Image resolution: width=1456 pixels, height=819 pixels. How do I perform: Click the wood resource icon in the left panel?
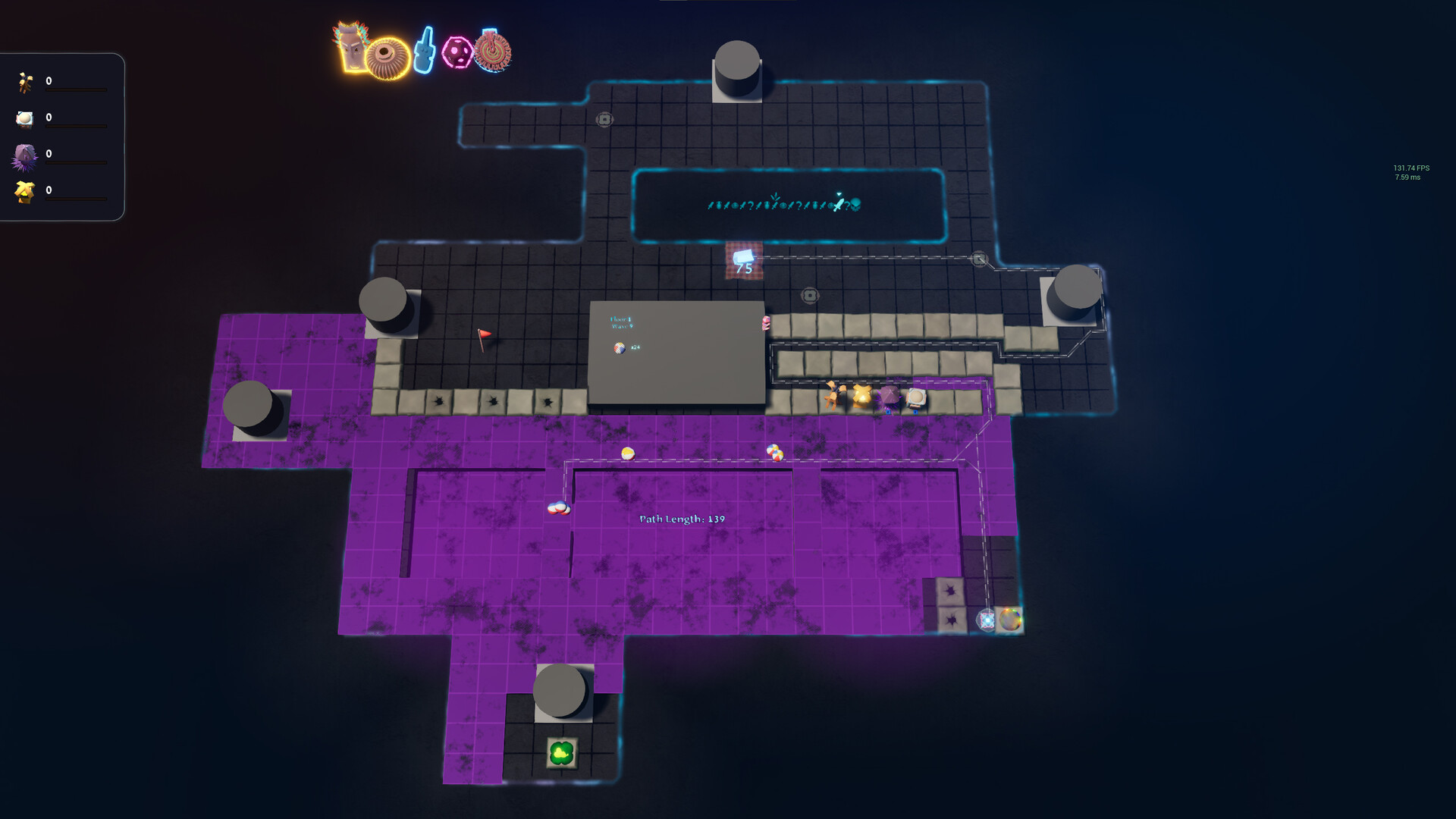point(24,81)
